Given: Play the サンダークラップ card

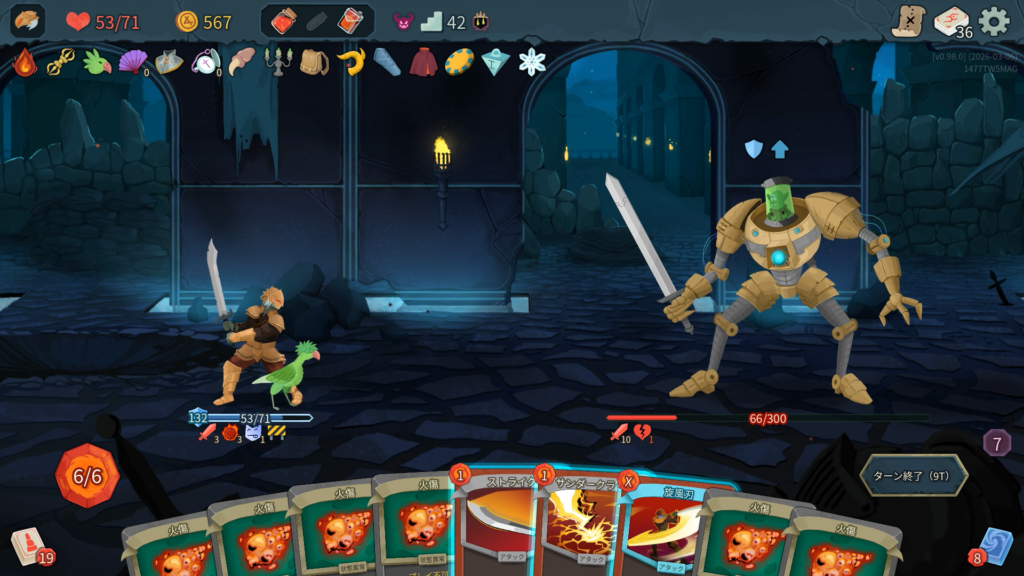Looking at the screenshot, I should (580, 530).
